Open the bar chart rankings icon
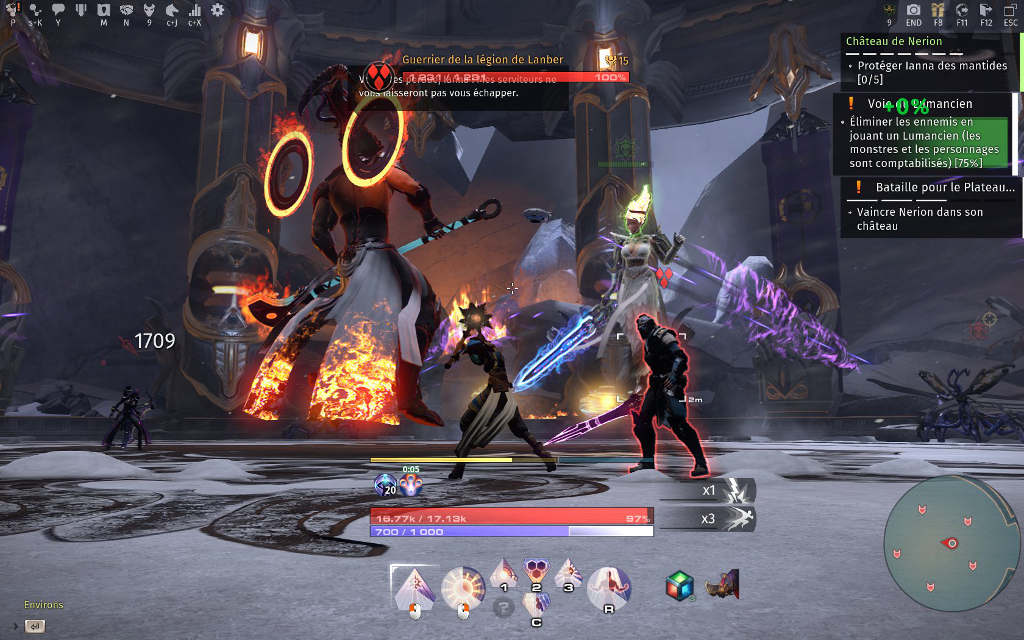The image size is (1024, 640). click(195, 10)
